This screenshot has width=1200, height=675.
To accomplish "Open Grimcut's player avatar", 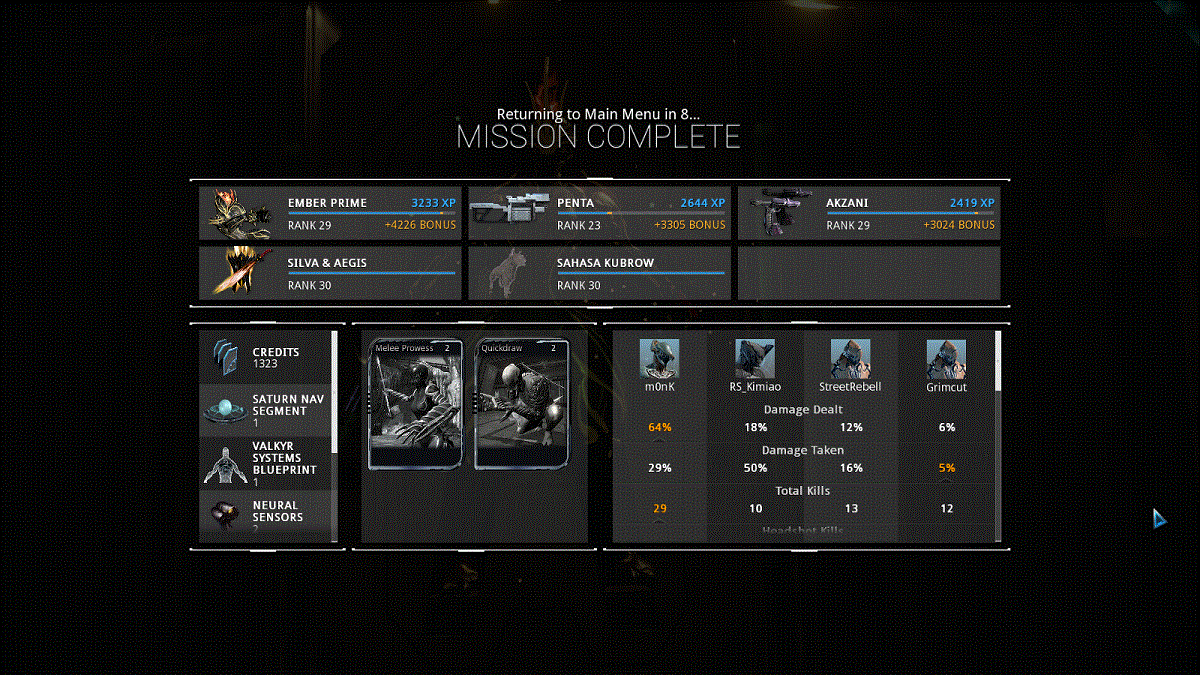I will 946,358.
